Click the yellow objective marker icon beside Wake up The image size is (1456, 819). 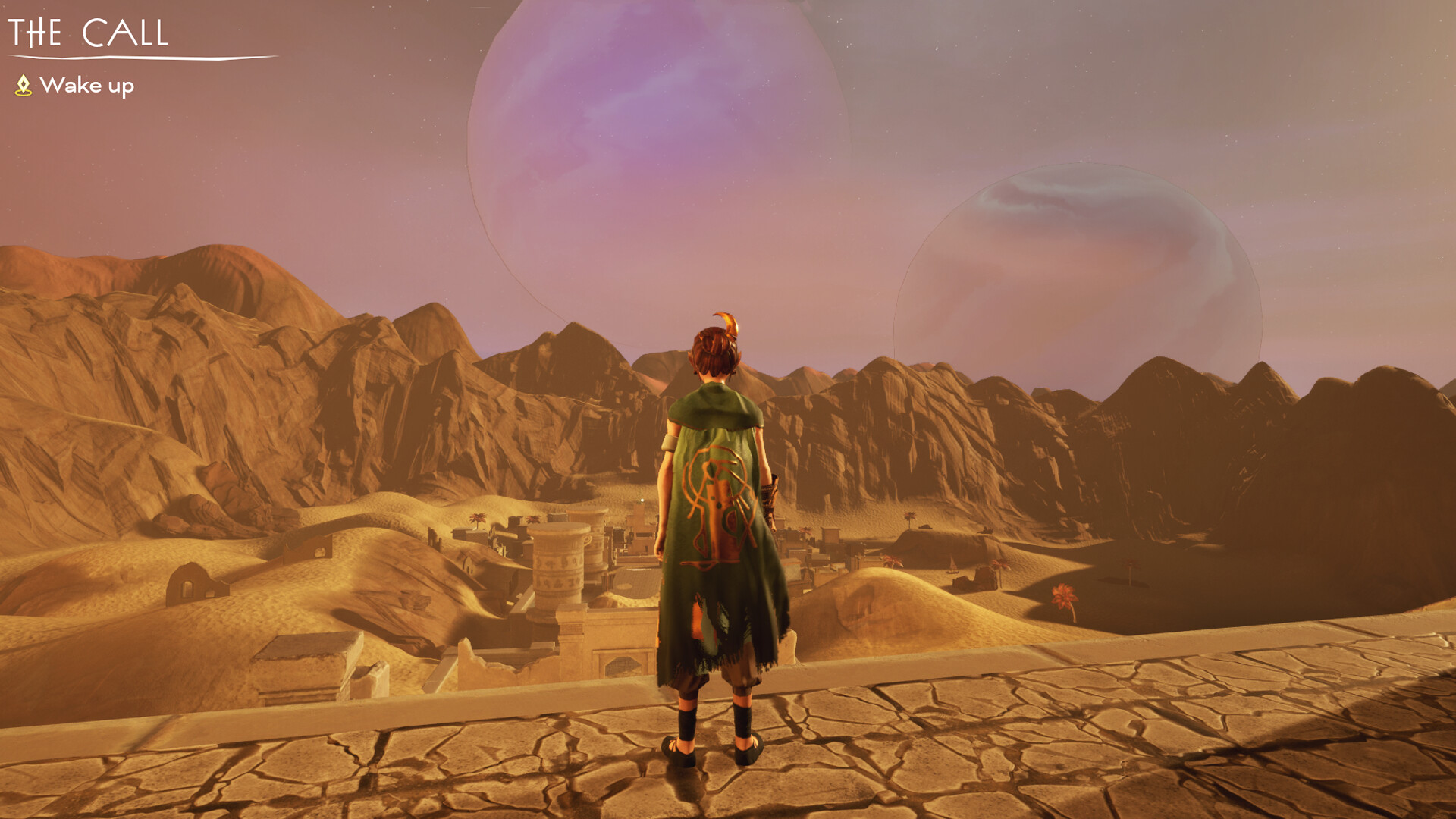25,85
